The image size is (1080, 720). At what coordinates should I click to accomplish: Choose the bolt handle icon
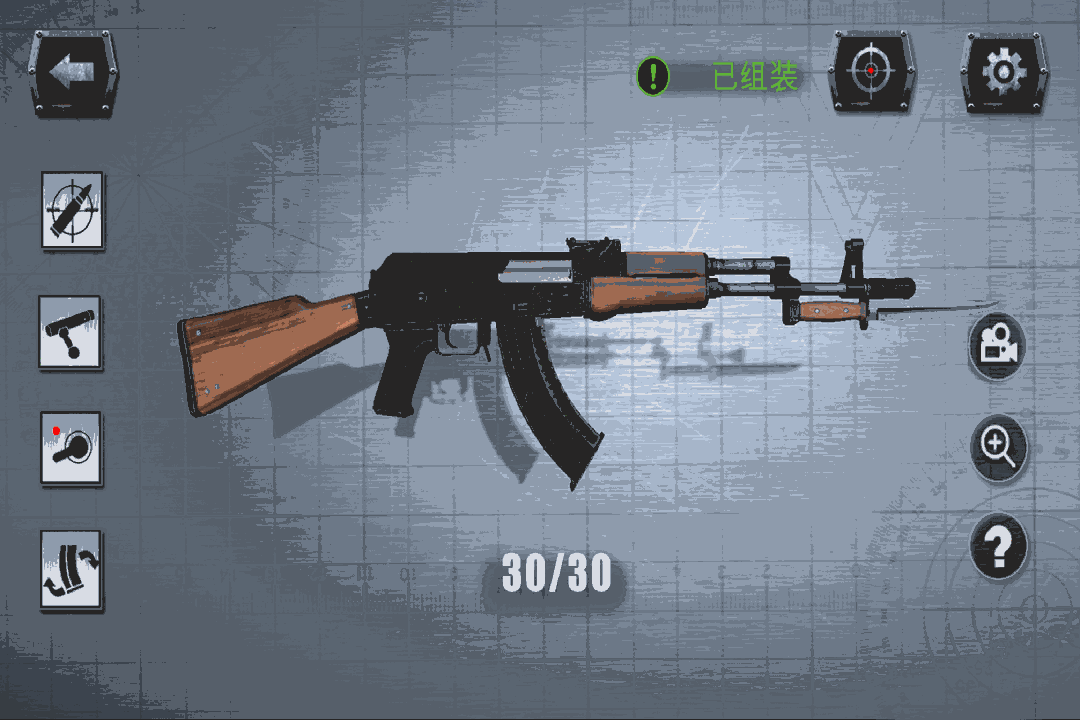[x=71, y=333]
